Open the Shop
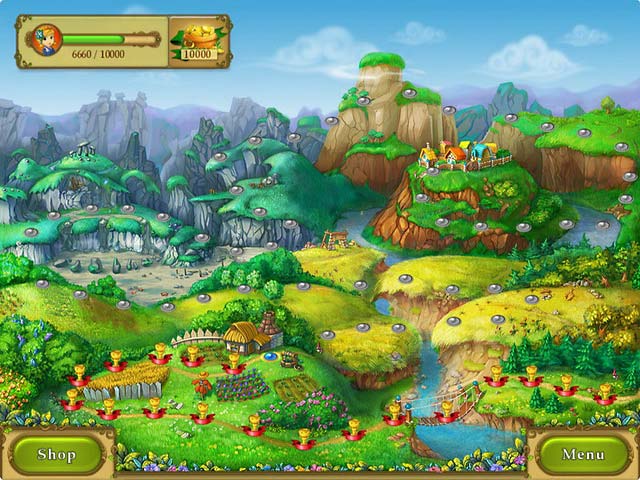This screenshot has height=480, width=640. [x=56, y=454]
